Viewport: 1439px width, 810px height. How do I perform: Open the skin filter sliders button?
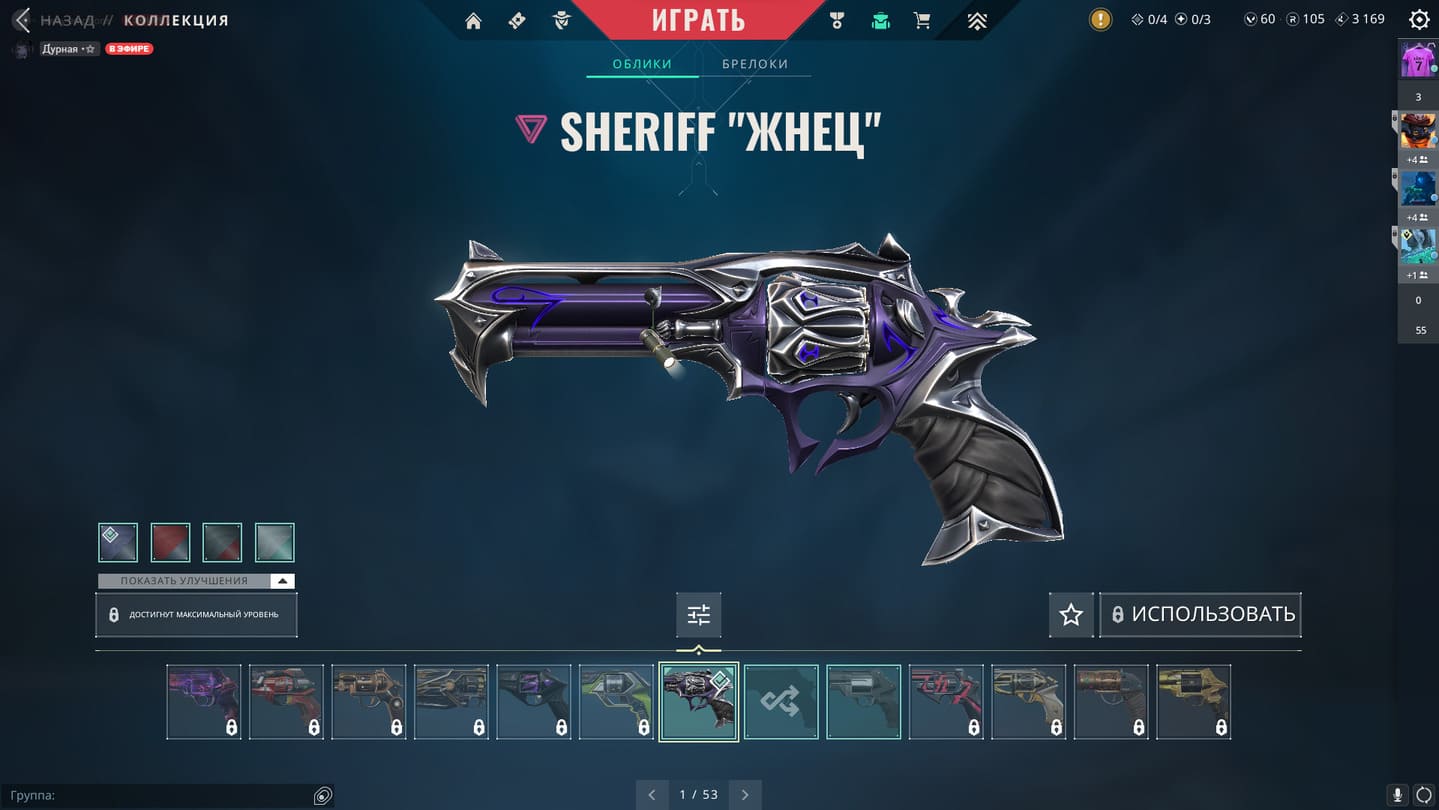coord(698,615)
